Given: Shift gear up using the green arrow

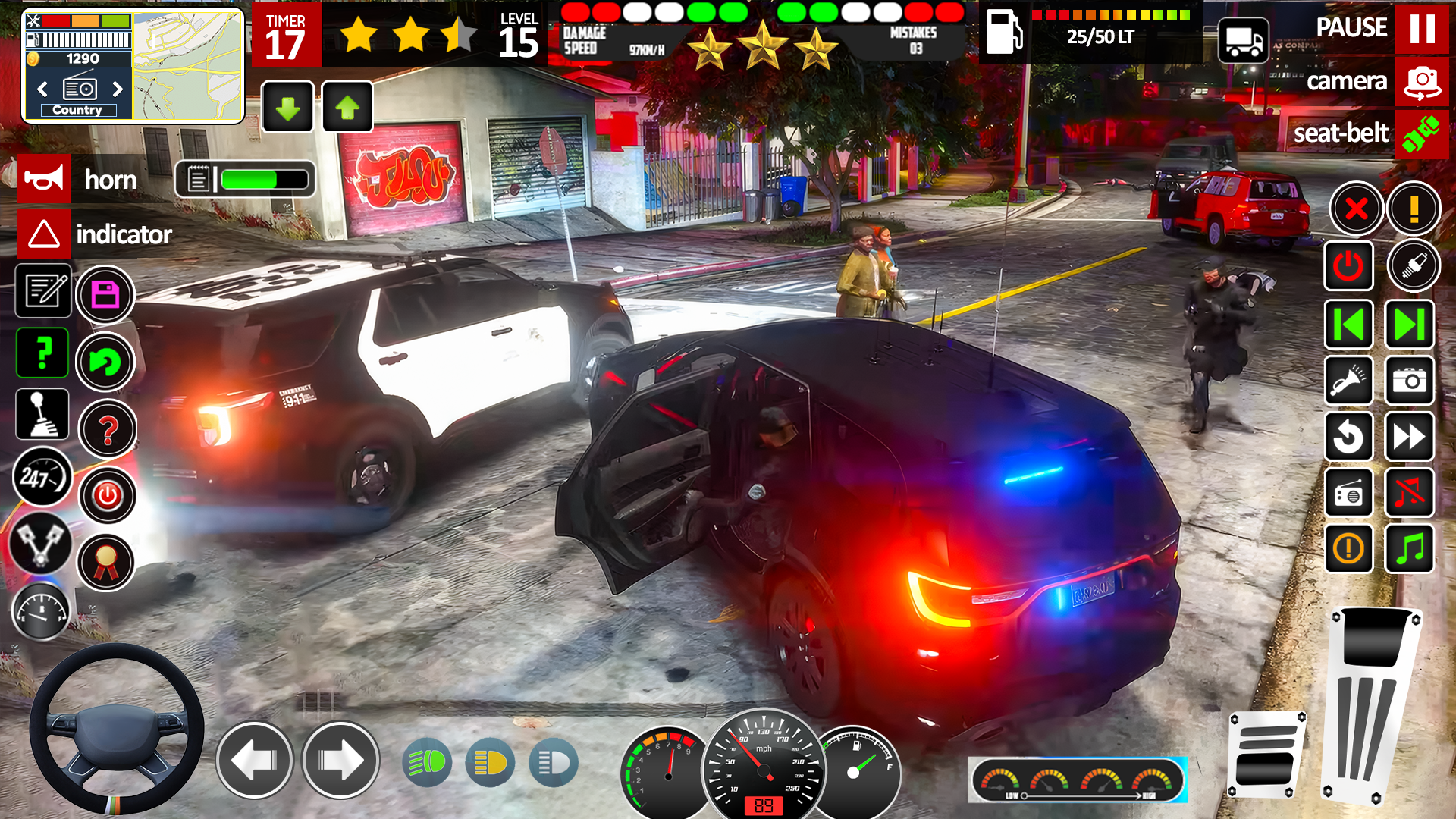Looking at the screenshot, I should tap(347, 107).
